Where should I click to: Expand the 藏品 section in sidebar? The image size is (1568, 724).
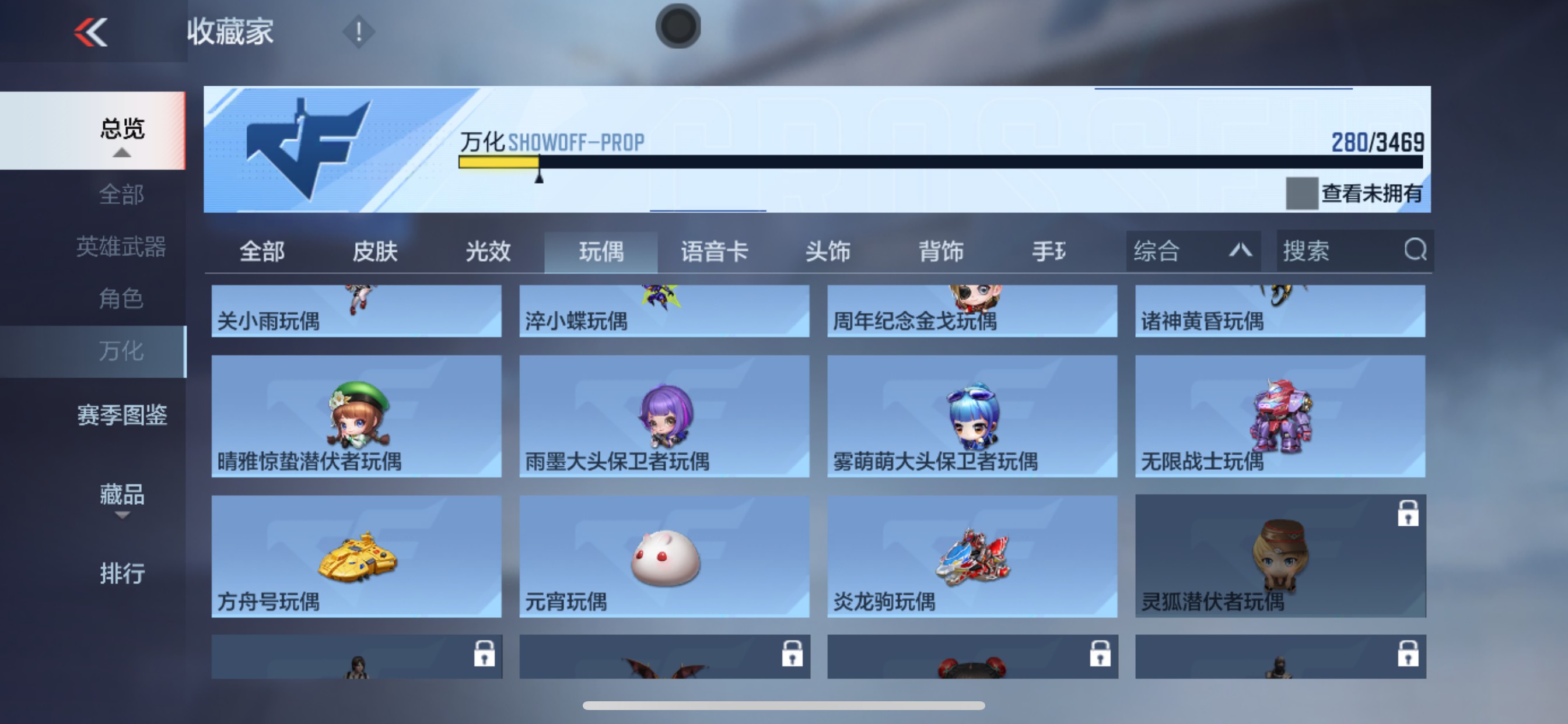pos(123,497)
